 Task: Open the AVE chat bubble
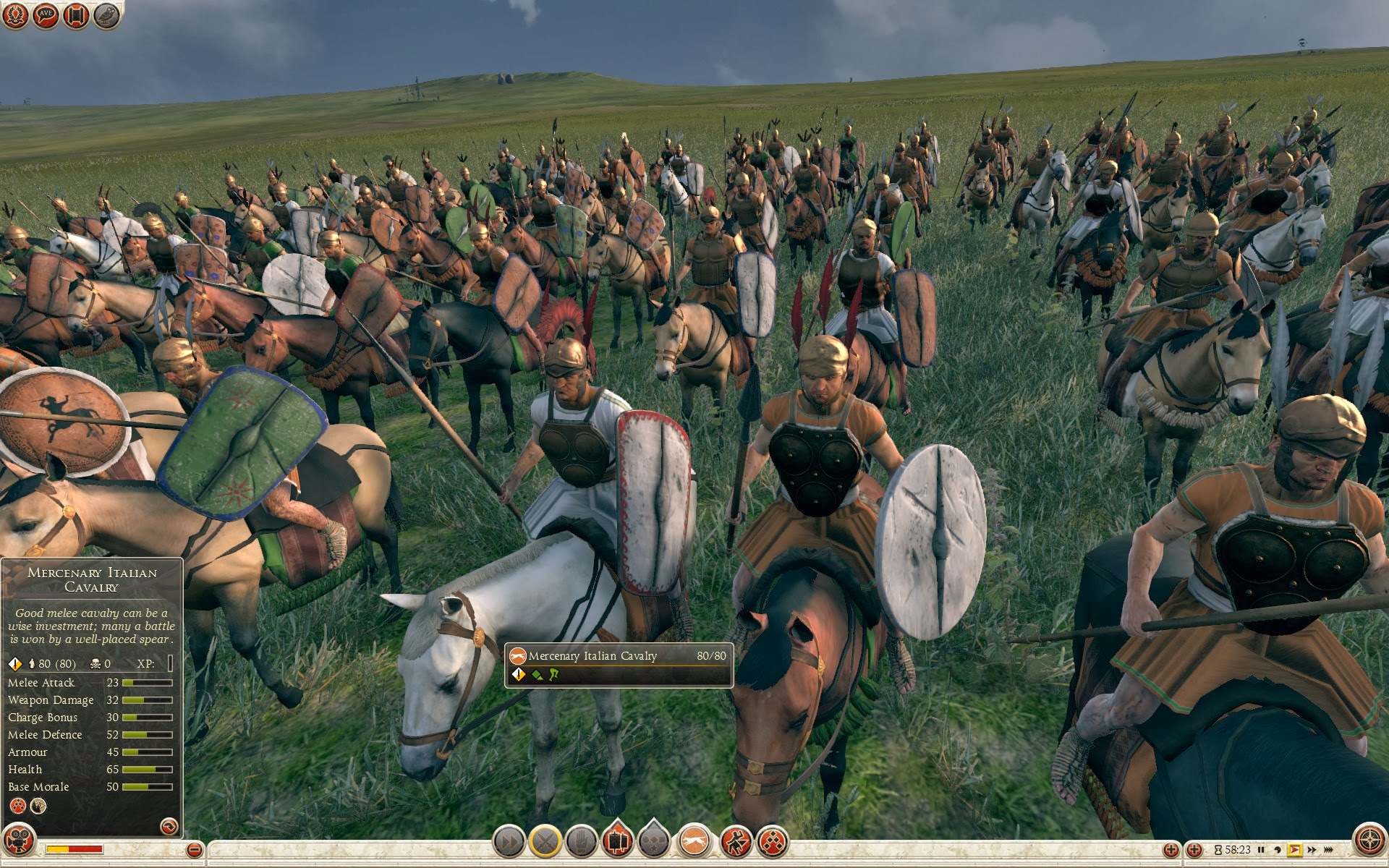[x=46, y=15]
